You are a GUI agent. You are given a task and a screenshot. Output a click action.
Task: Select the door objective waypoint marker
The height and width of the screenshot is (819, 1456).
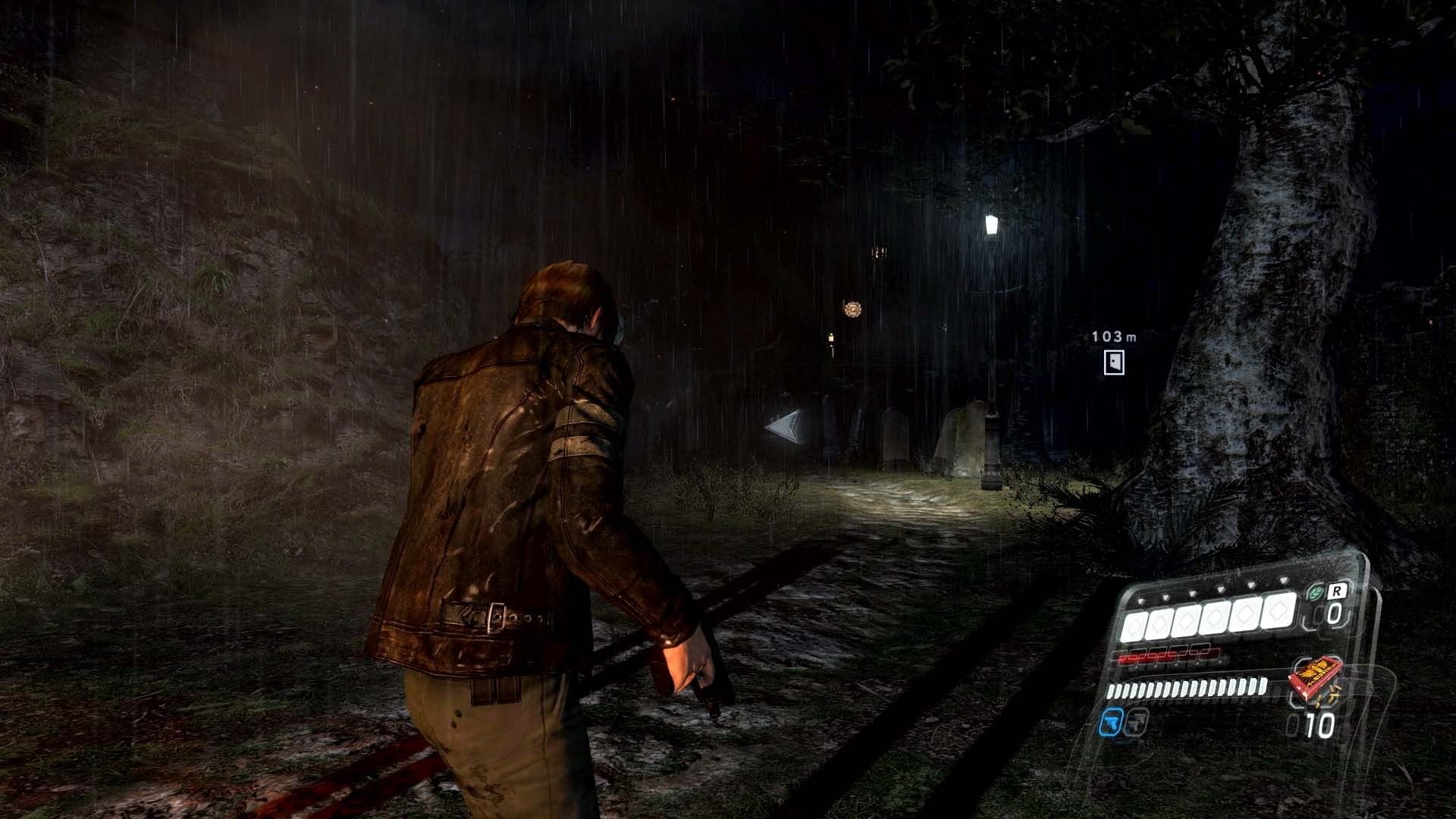point(1113,362)
